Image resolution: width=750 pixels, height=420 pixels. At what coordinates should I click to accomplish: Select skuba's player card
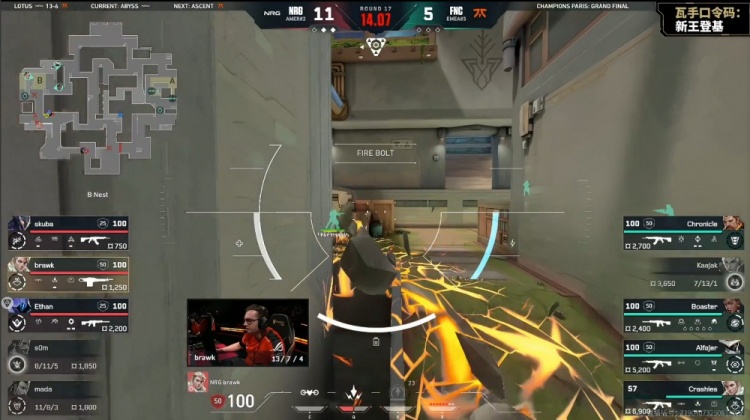(x=67, y=232)
